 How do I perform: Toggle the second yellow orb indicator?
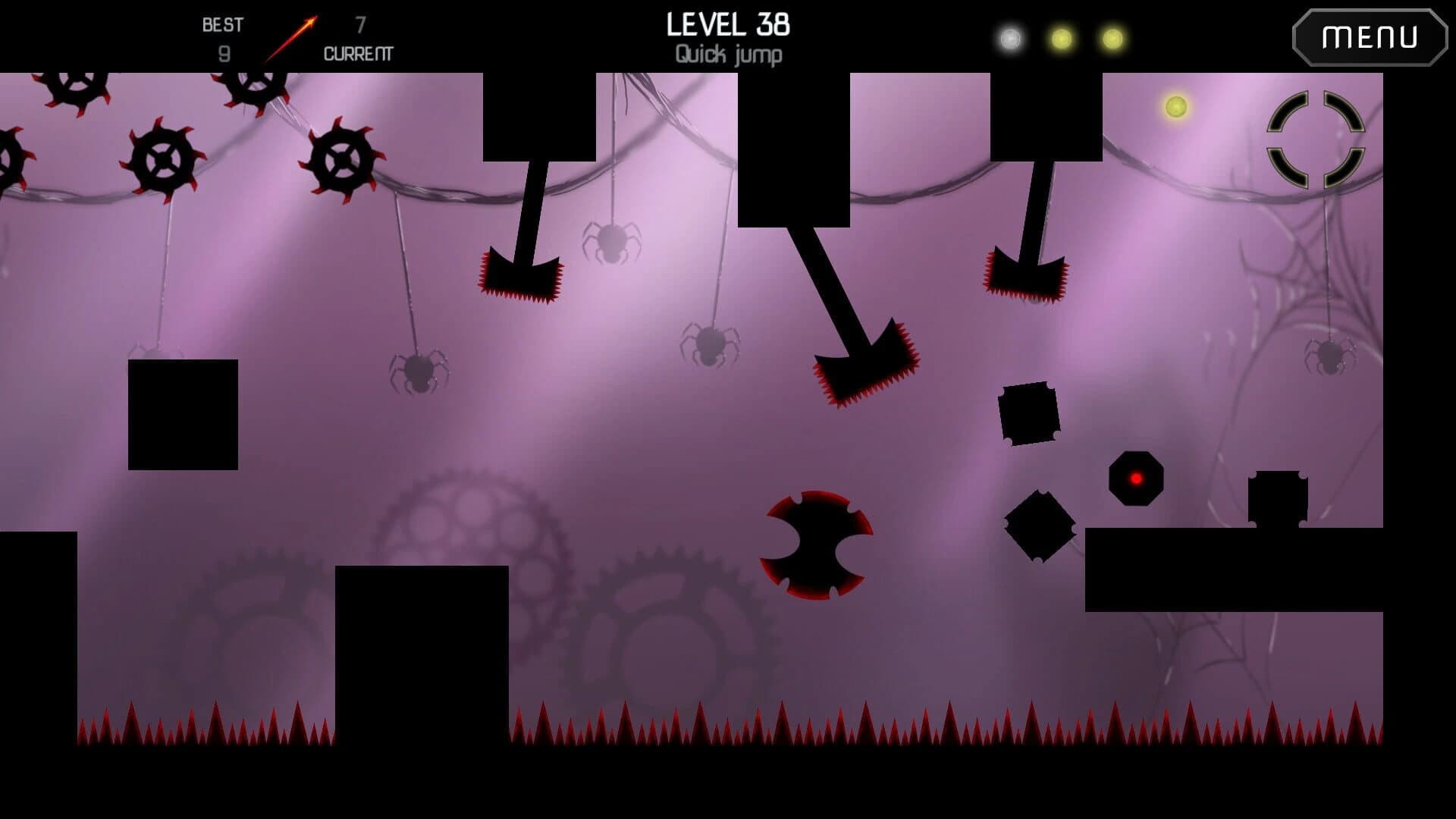(1109, 36)
